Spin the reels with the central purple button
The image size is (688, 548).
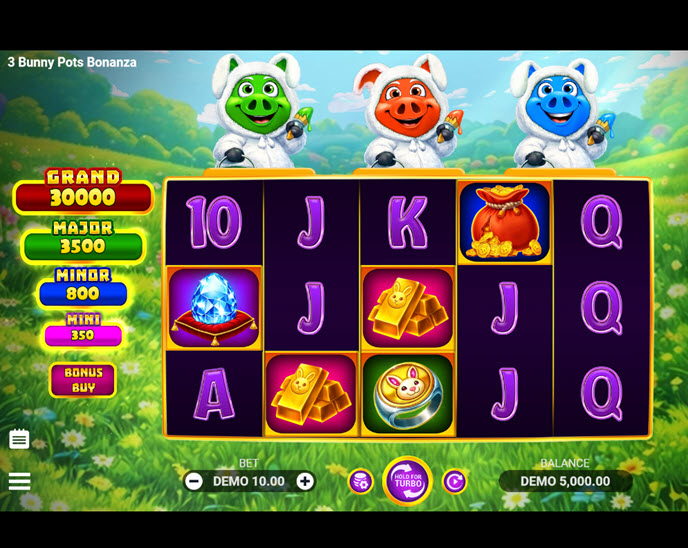408,481
